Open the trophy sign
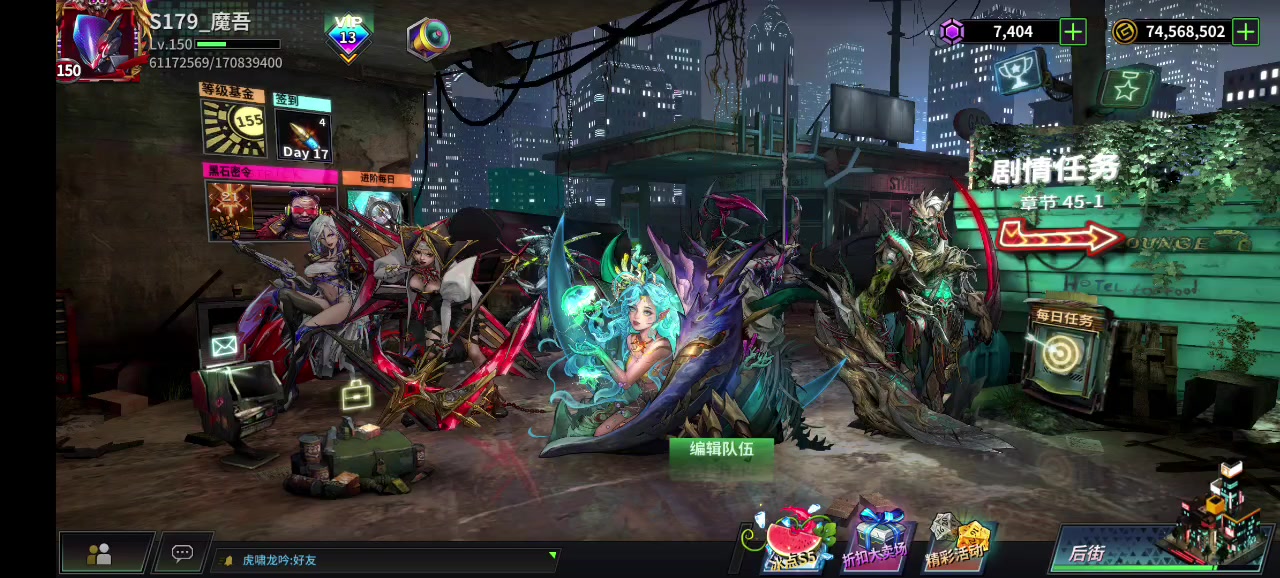The width and height of the screenshot is (1280, 578). point(1020,74)
